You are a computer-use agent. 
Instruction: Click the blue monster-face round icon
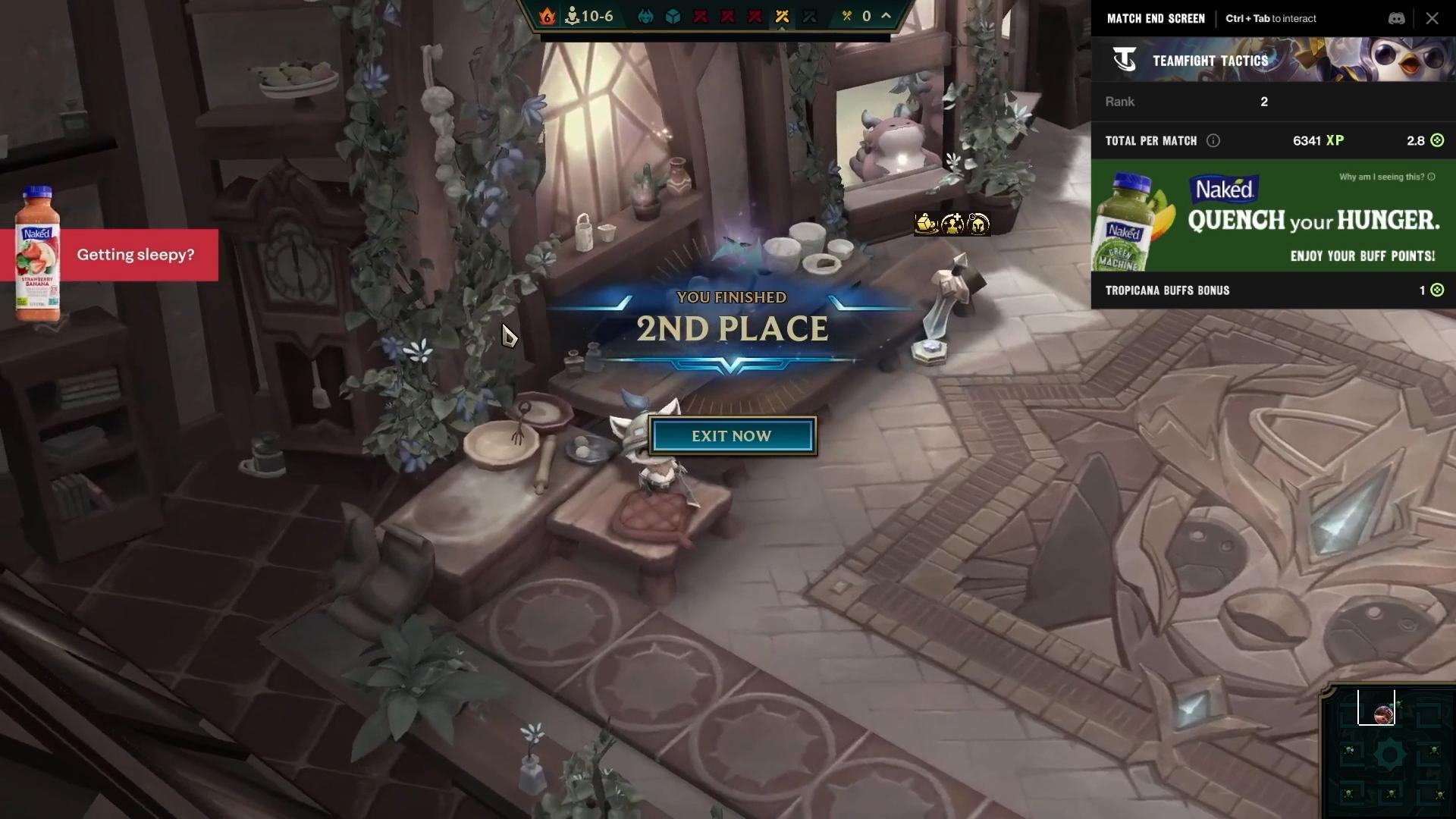coord(645,17)
